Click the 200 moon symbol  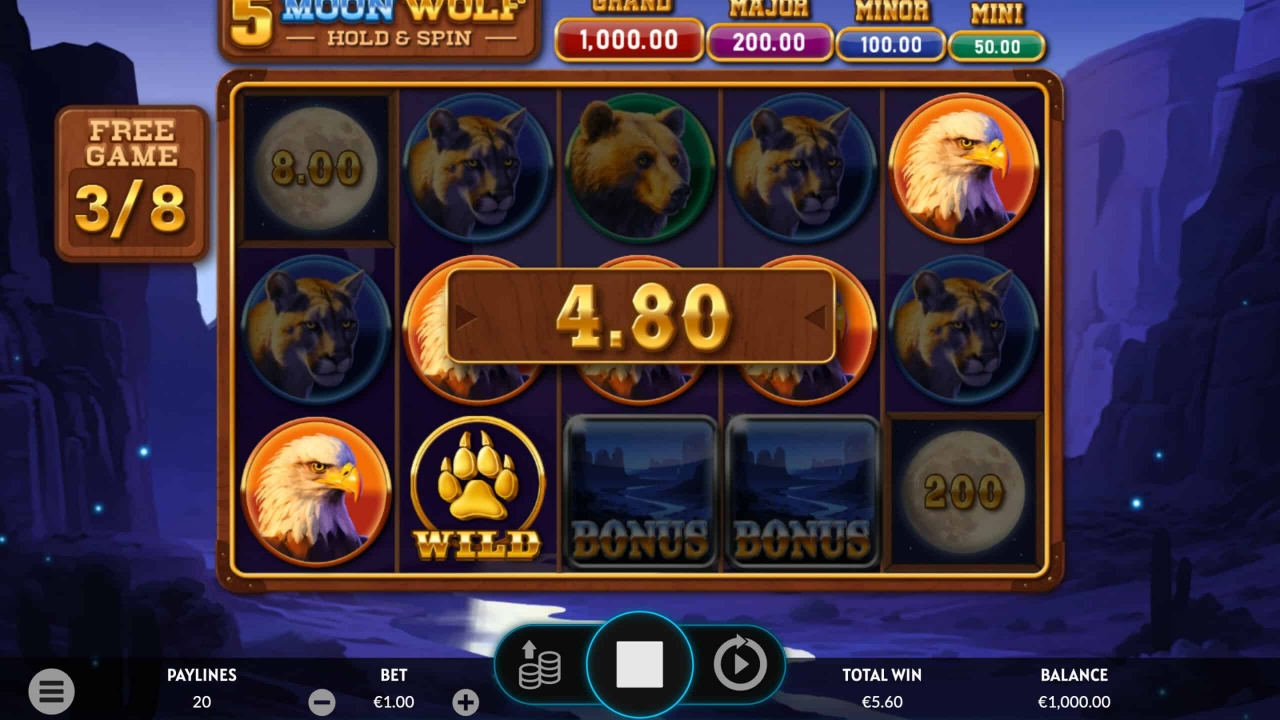pos(963,490)
